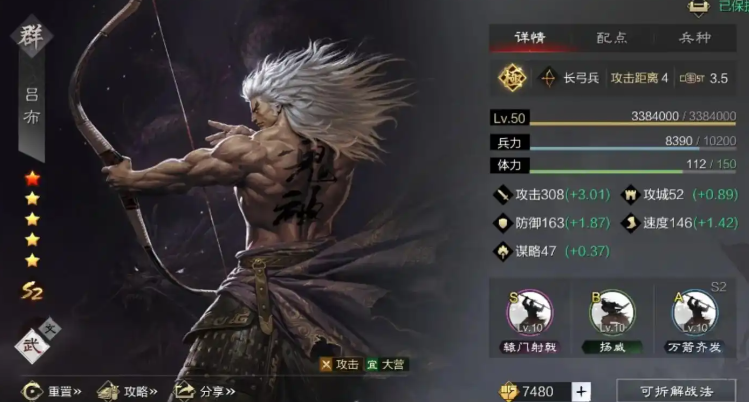749x402 pixels.
Task: Click the 武 class badge
Action: (34, 346)
